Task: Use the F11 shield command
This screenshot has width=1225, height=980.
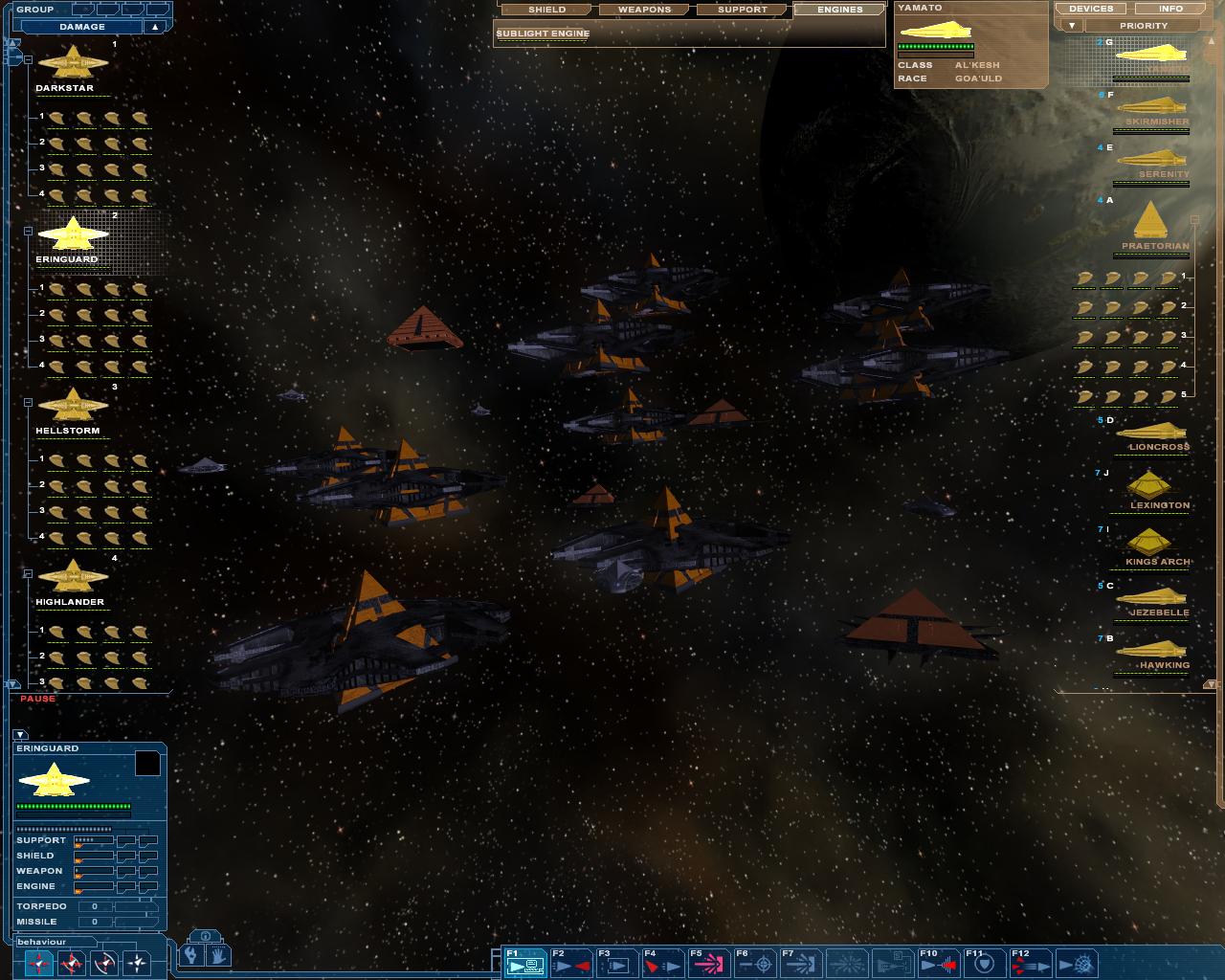Action: coord(985,963)
